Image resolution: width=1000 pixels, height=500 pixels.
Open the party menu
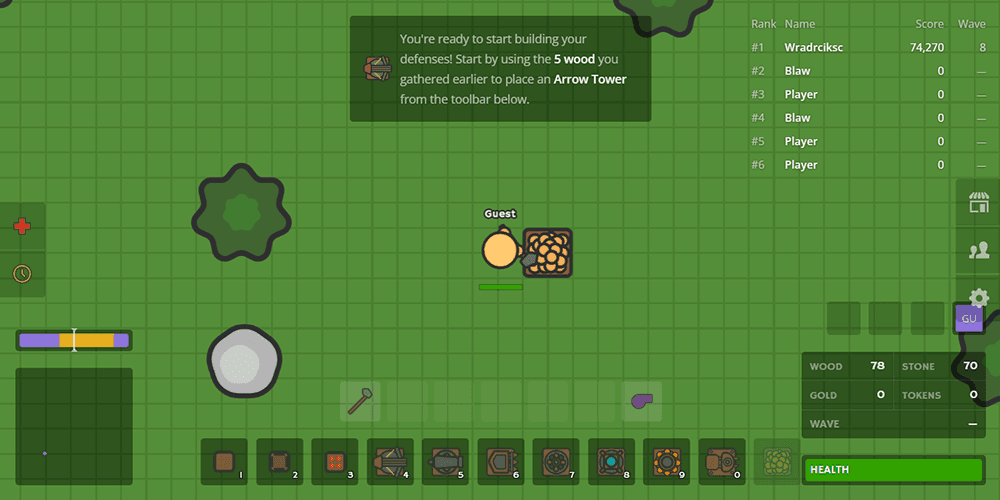978,250
